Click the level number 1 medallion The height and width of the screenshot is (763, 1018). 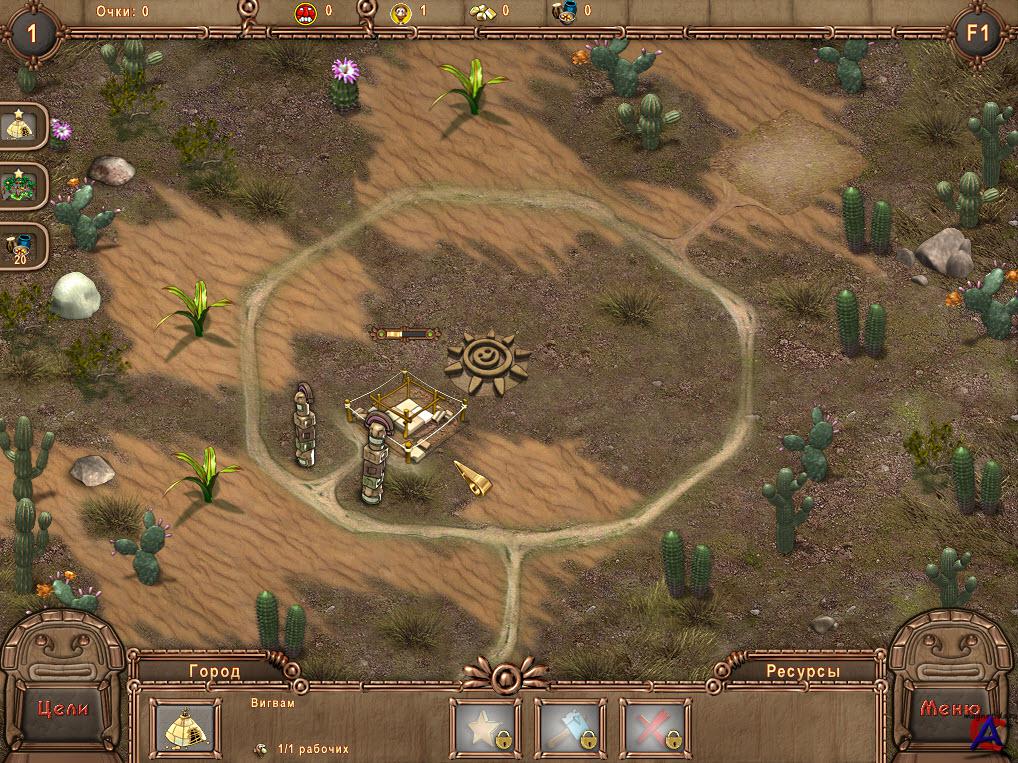(33, 34)
